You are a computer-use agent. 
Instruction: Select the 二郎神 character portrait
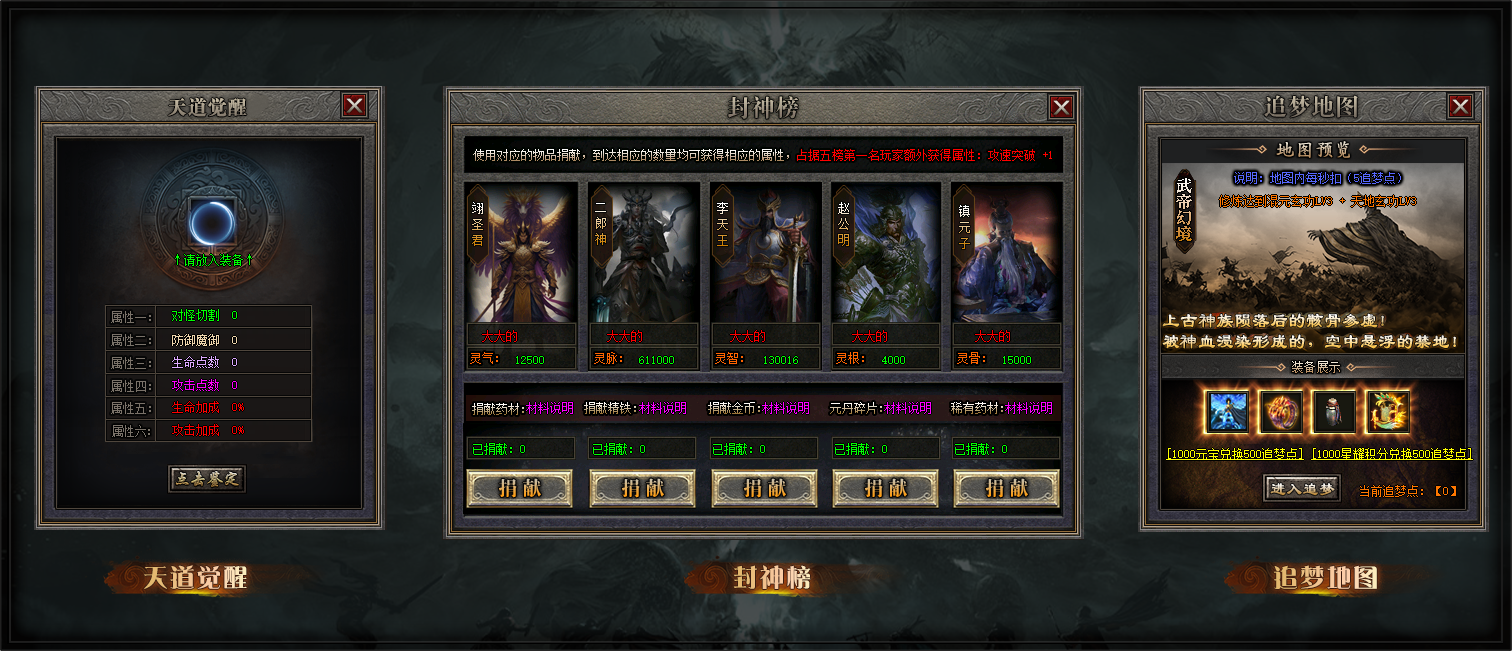643,252
